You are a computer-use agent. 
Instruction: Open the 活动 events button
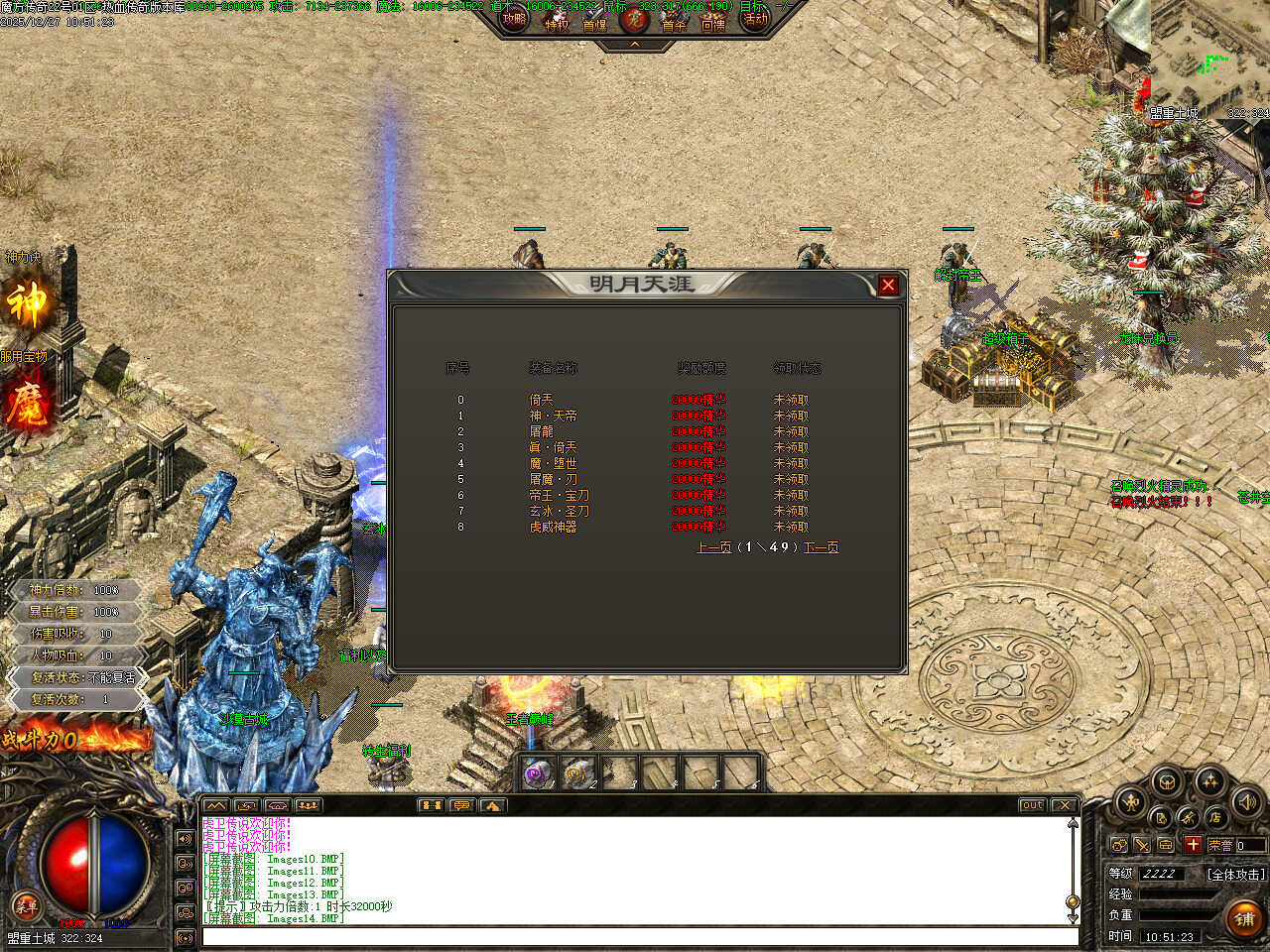click(x=755, y=19)
